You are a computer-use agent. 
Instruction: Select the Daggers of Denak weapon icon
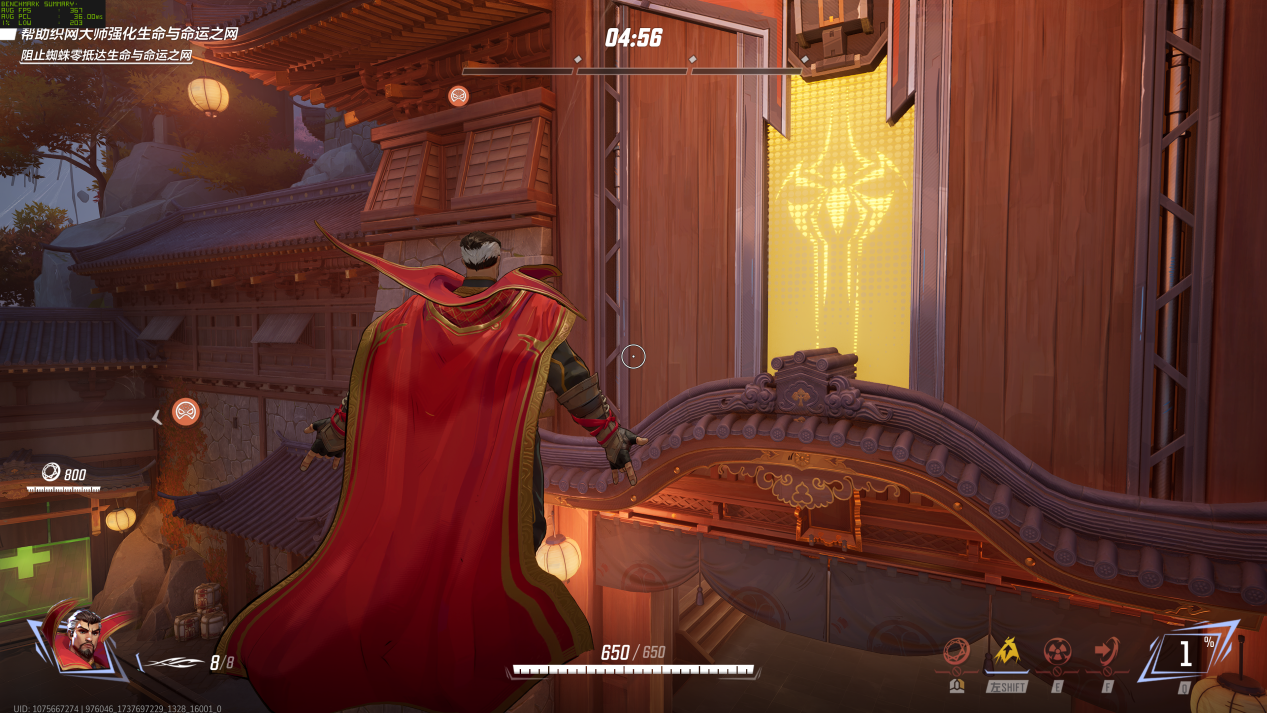click(x=170, y=662)
